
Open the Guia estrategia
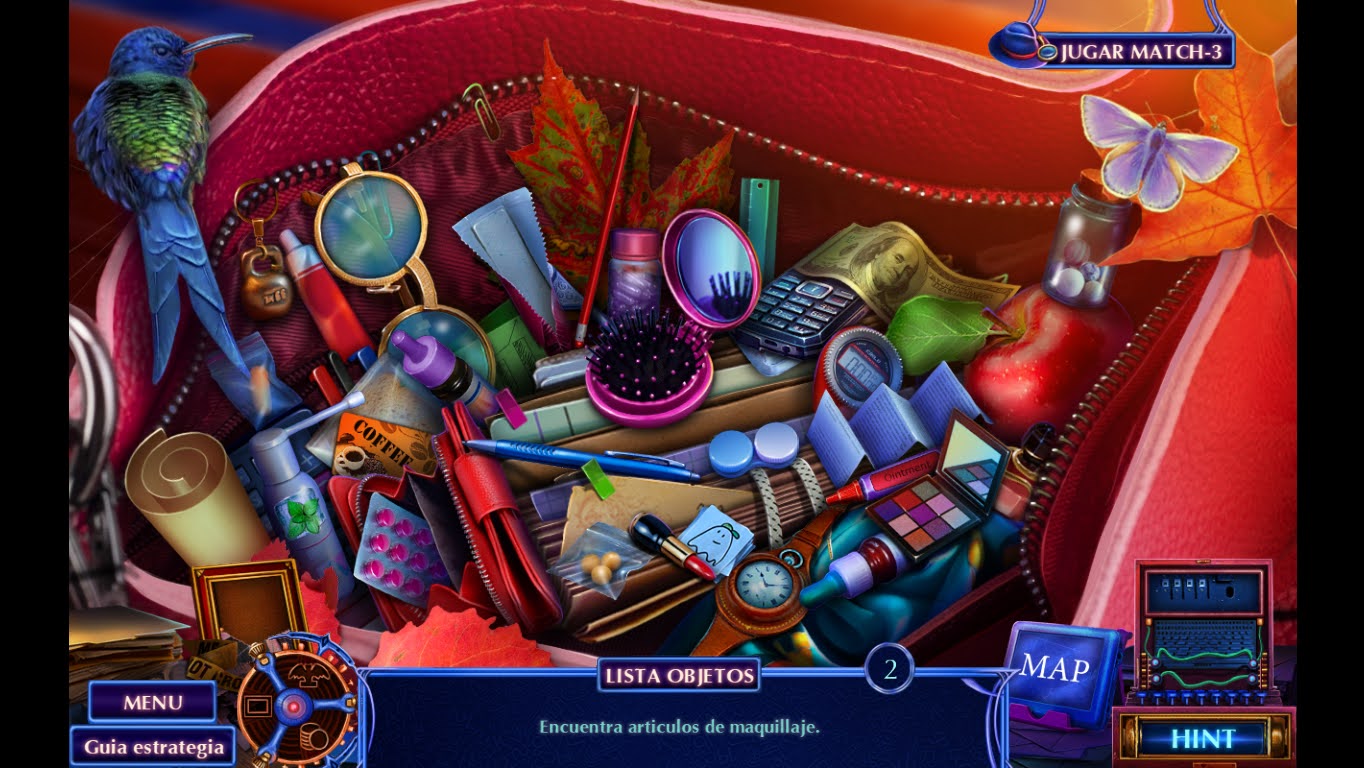click(152, 746)
